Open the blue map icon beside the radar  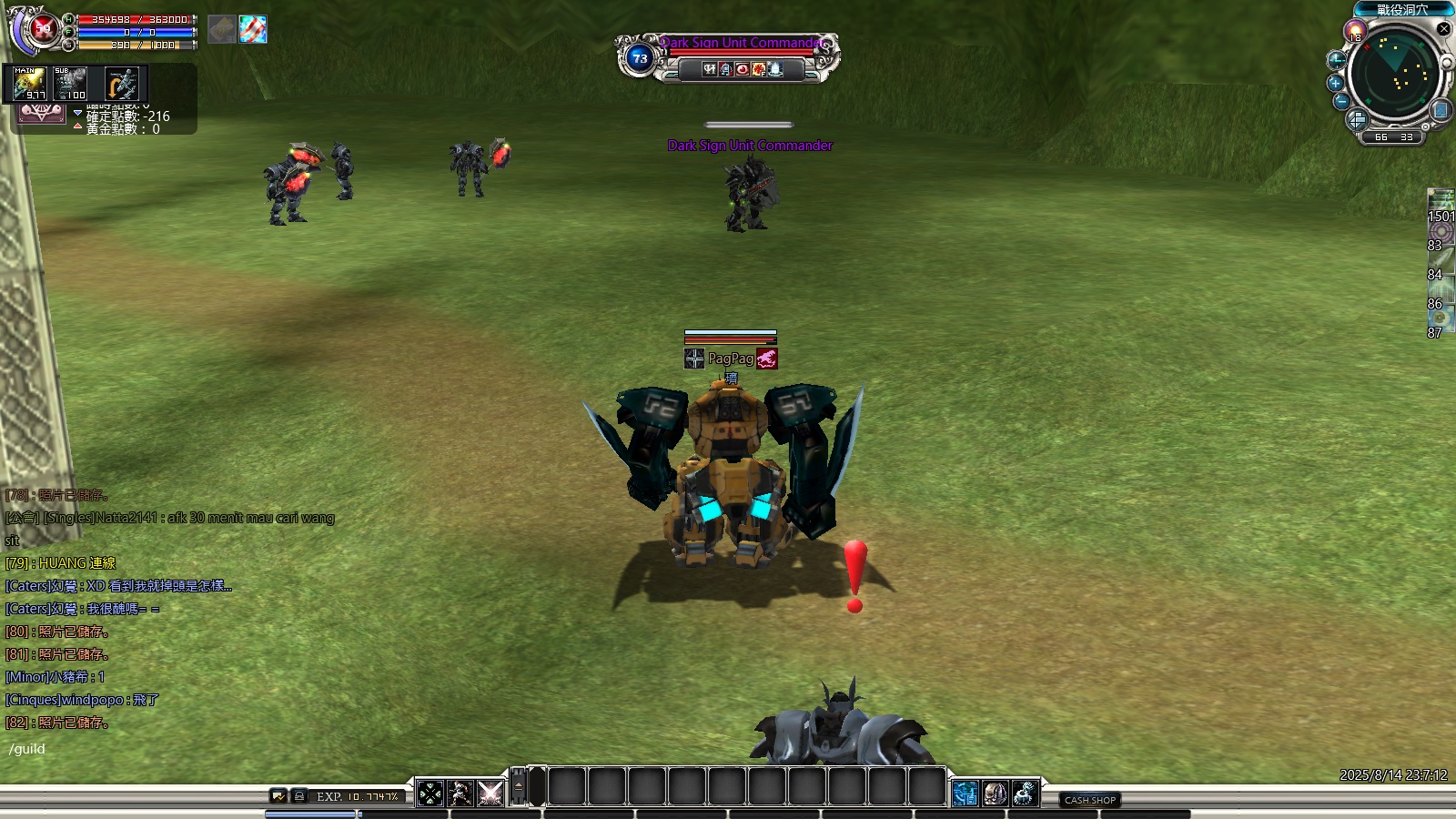coord(1441,110)
